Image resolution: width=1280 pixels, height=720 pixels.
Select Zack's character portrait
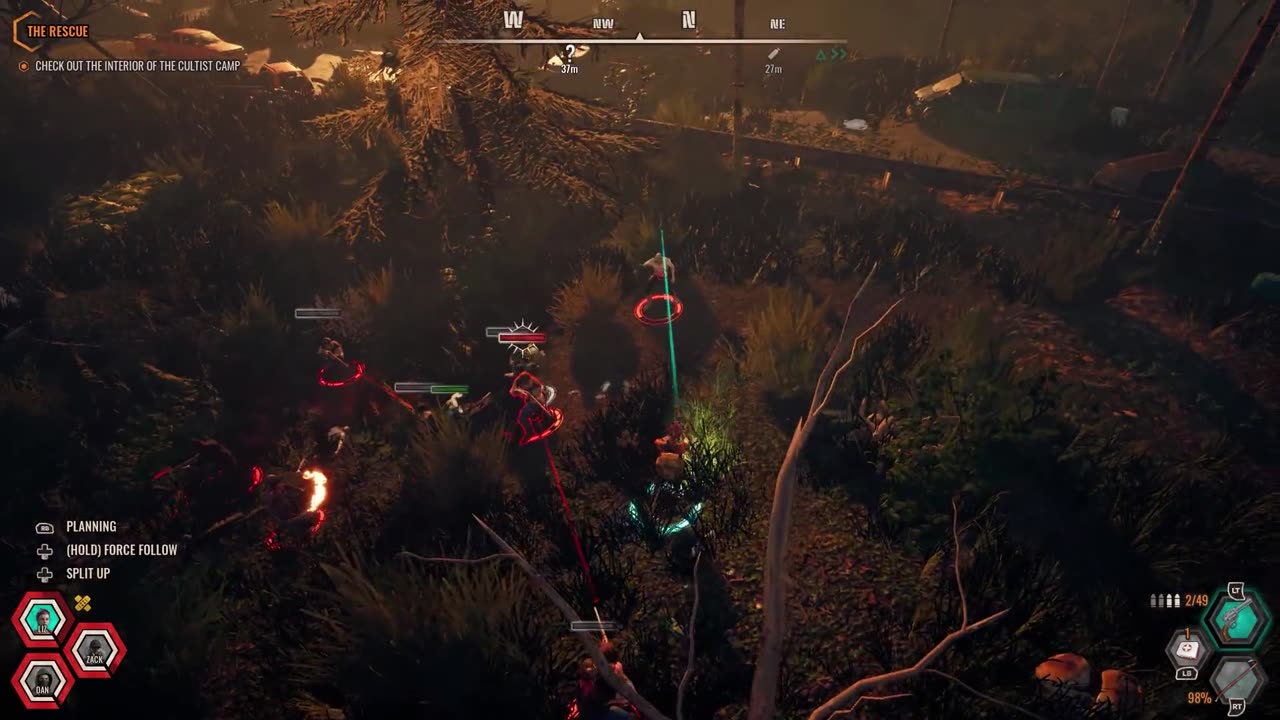94,651
